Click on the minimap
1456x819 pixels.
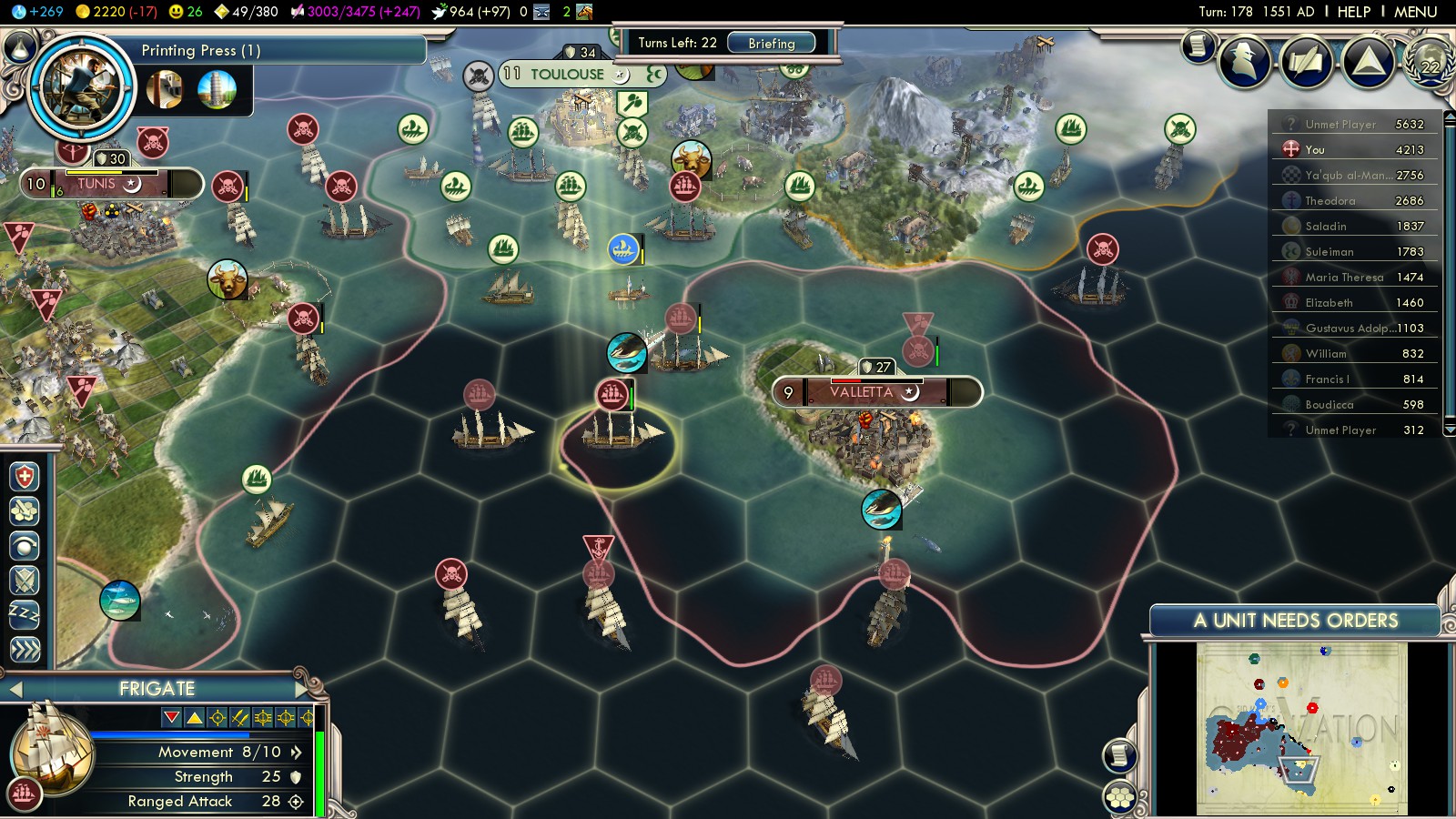(x=1301, y=728)
